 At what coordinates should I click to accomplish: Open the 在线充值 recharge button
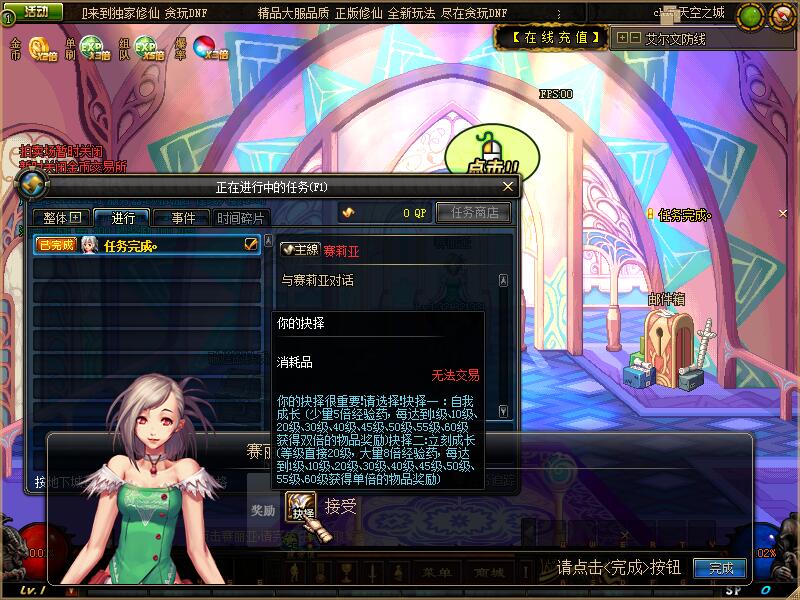551,38
